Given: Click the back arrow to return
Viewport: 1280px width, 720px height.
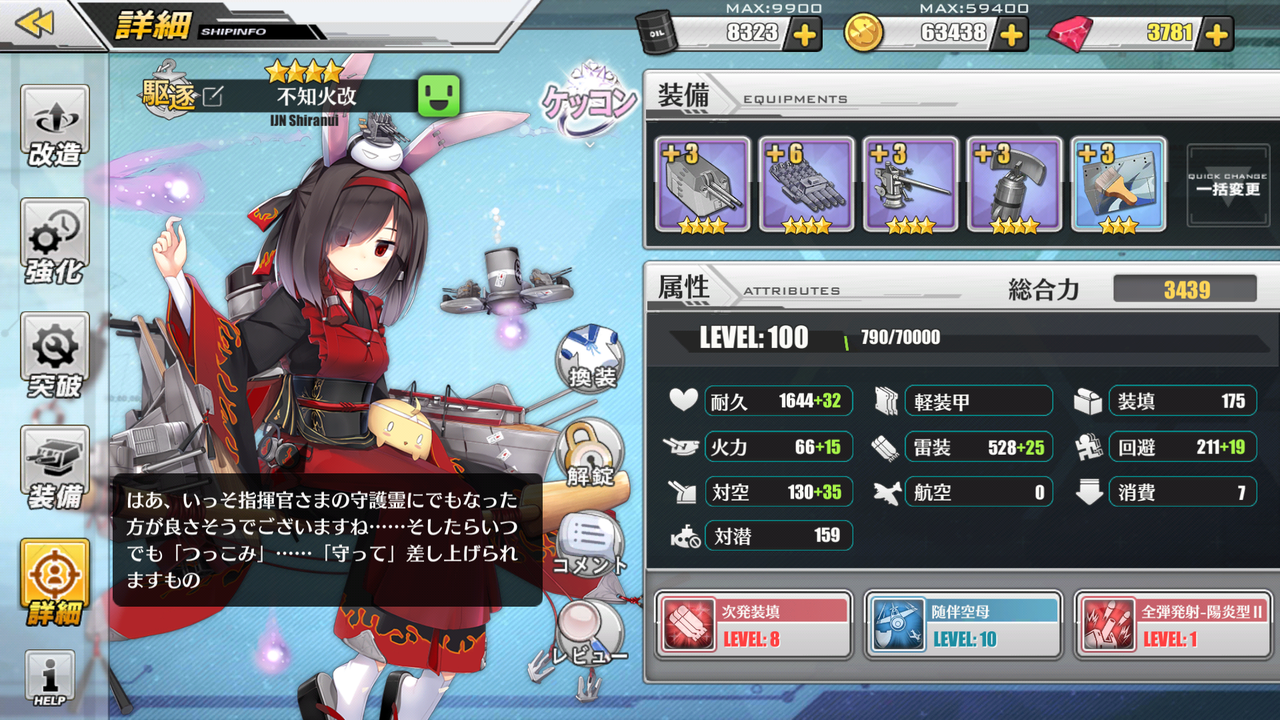Looking at the screenshot, I should pos(33,20).
